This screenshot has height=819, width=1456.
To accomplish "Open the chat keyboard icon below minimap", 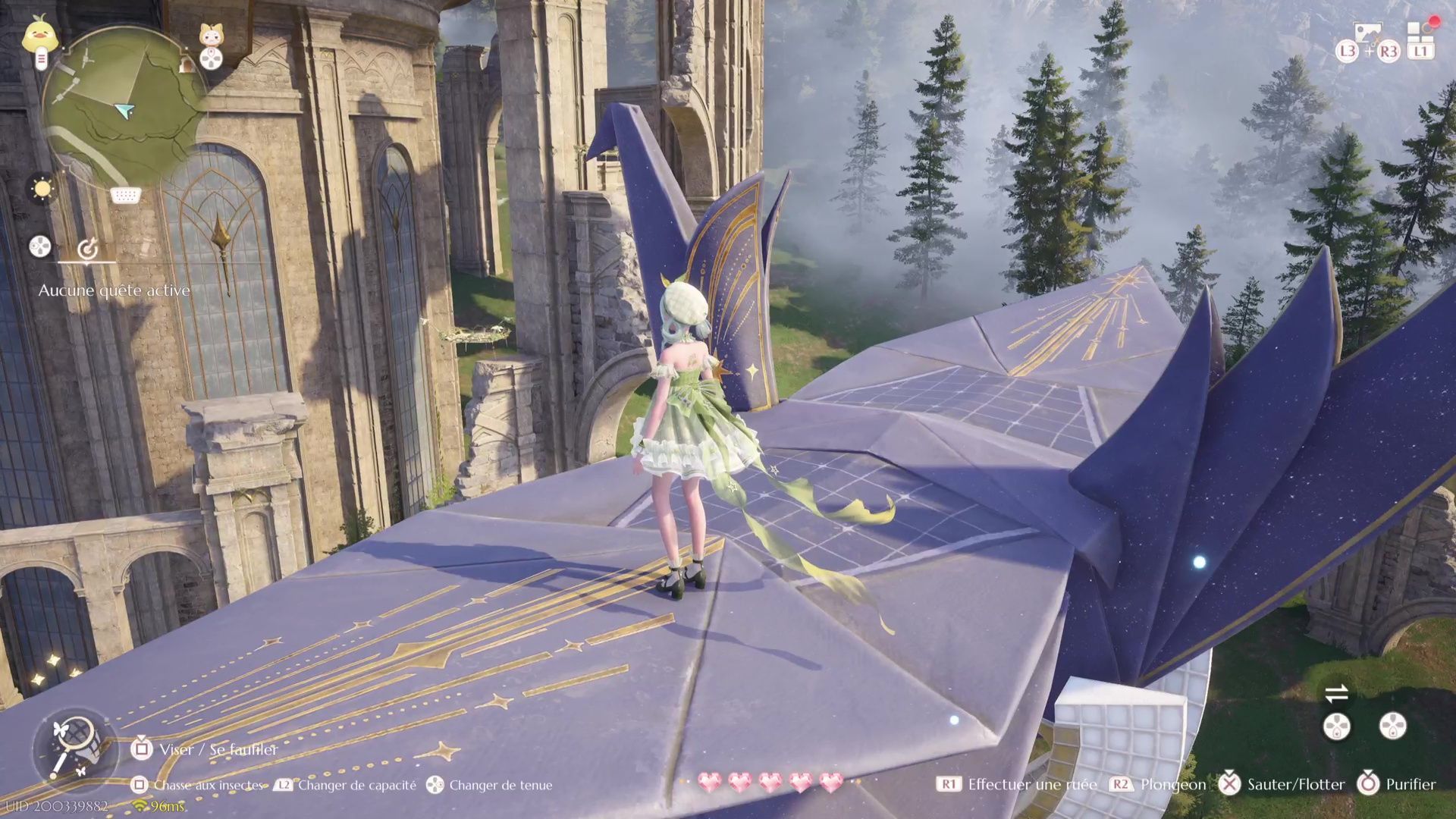I will click(125, 196).
